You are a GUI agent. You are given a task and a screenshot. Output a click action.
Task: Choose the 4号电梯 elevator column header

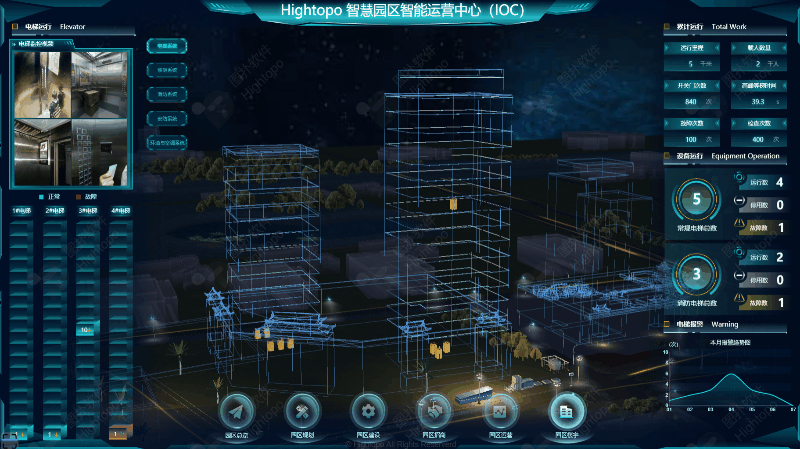click(x=120, y=211)
